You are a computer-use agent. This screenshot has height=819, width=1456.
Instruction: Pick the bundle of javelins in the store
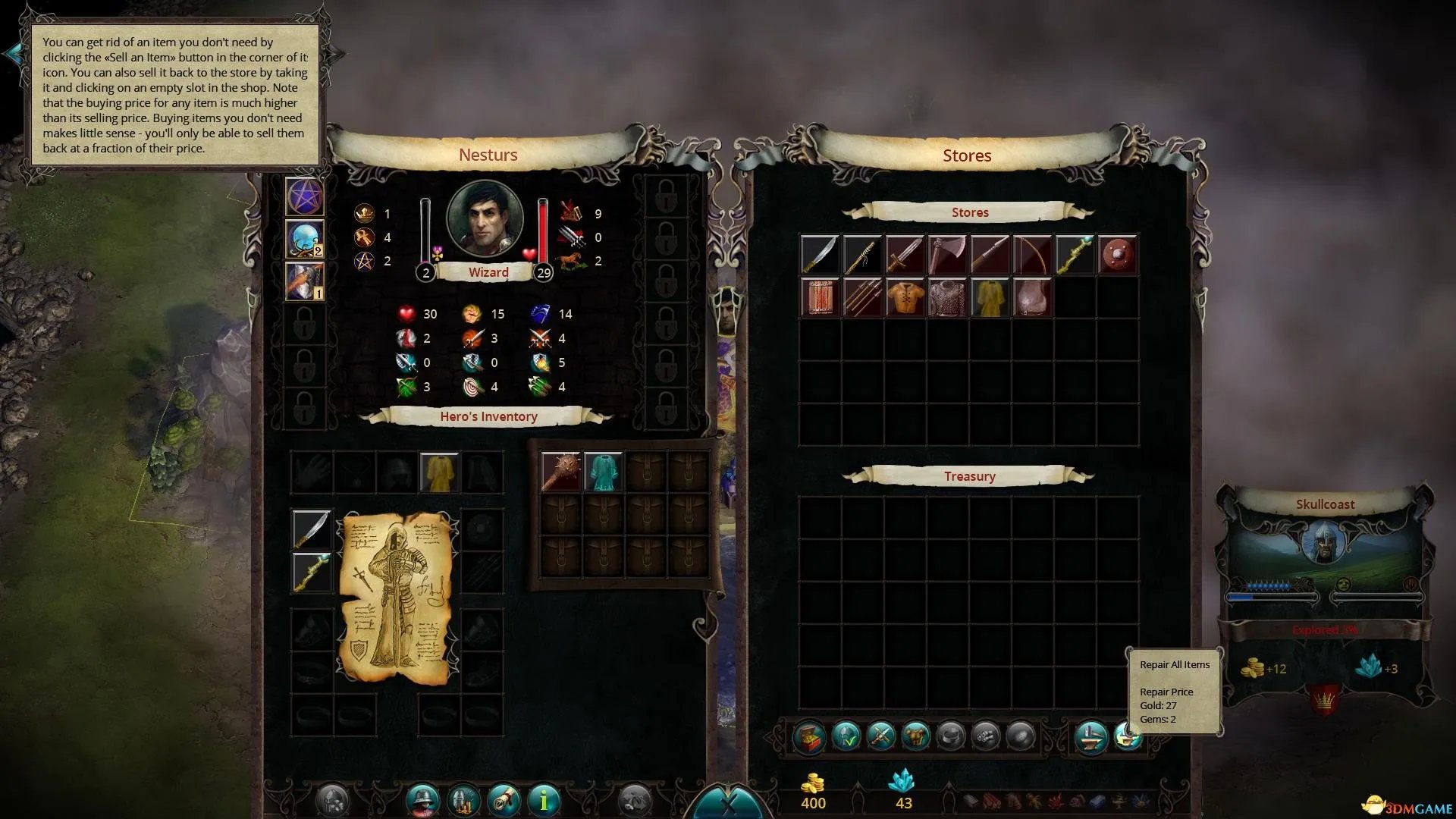862,297
